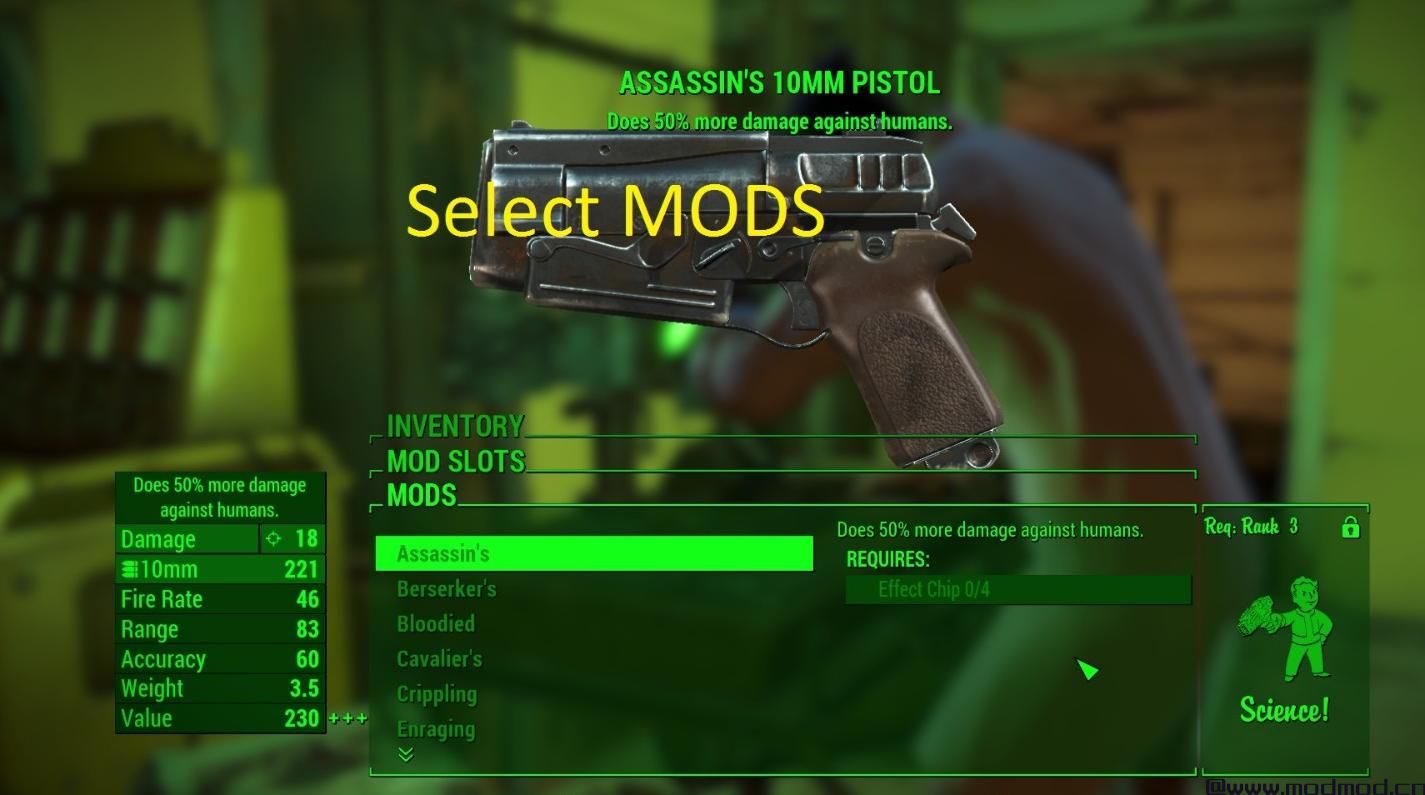
Task: Open the INVENTORY section header
Action: pos(455,426)
